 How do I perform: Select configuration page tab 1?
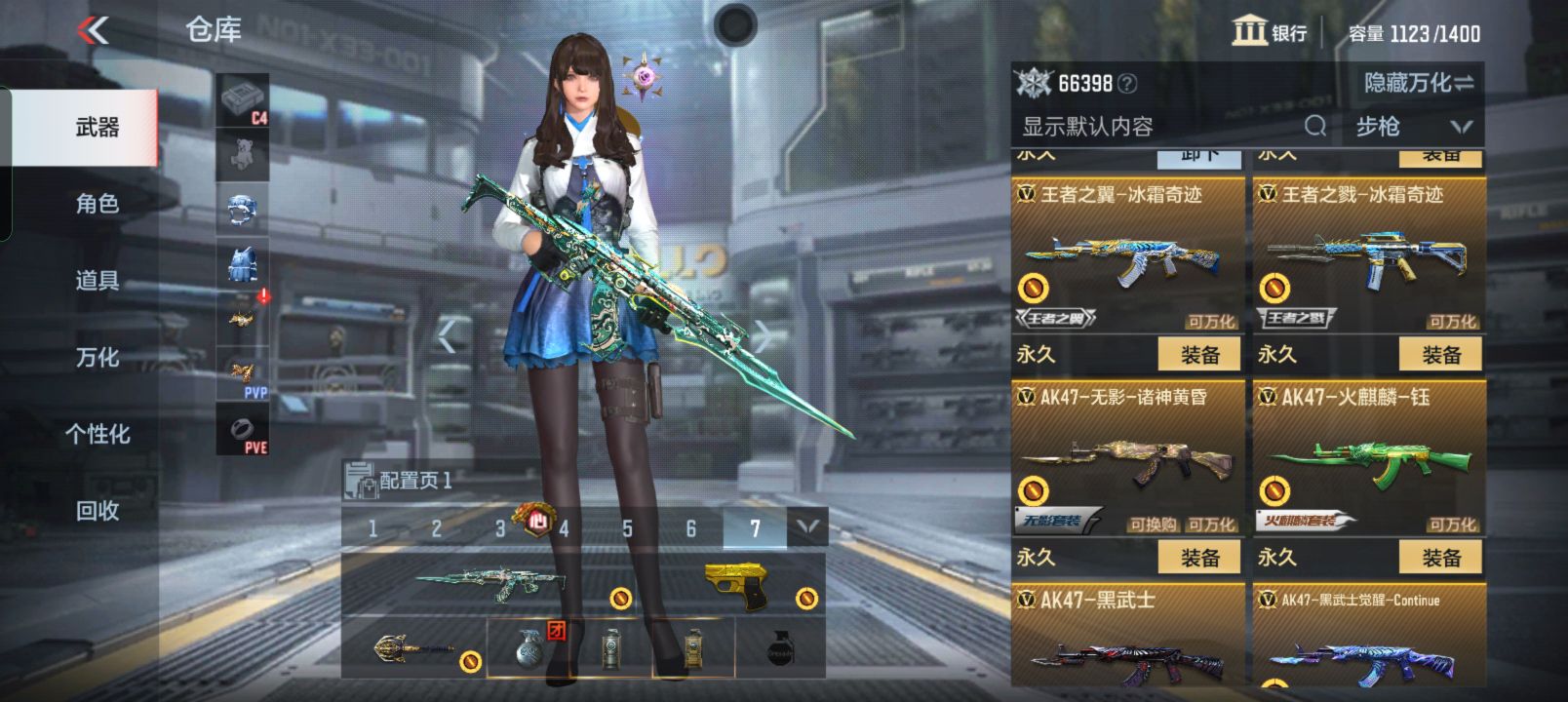point(372,527)
